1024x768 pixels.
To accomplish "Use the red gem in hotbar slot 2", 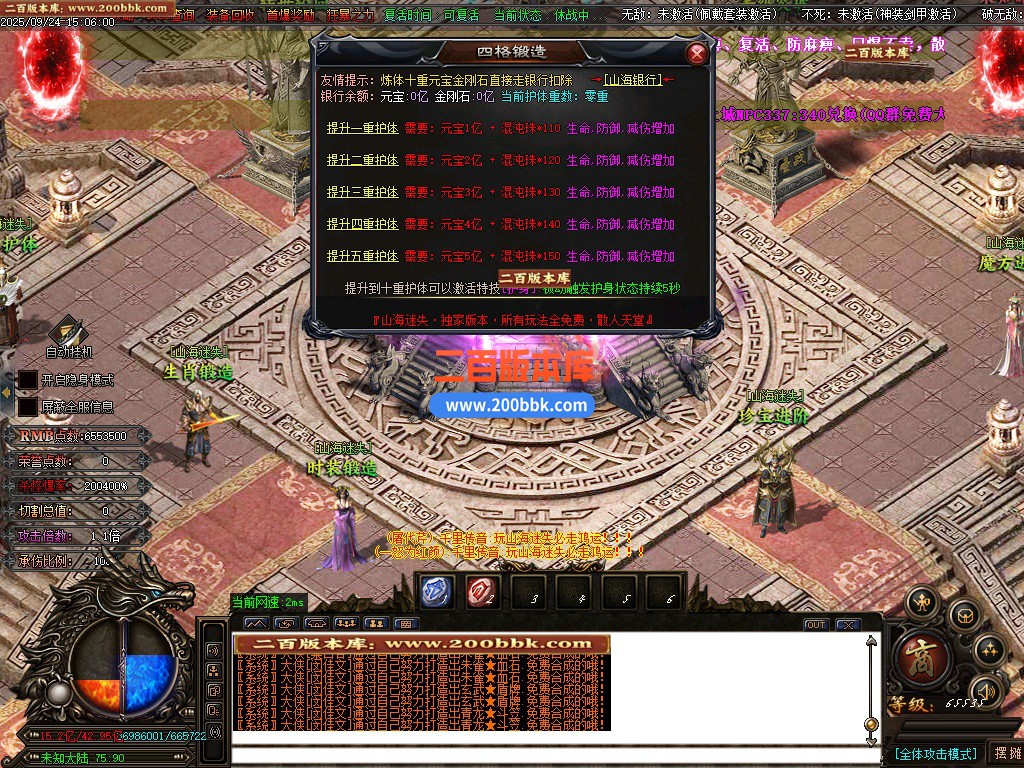I will click(482, 592).
